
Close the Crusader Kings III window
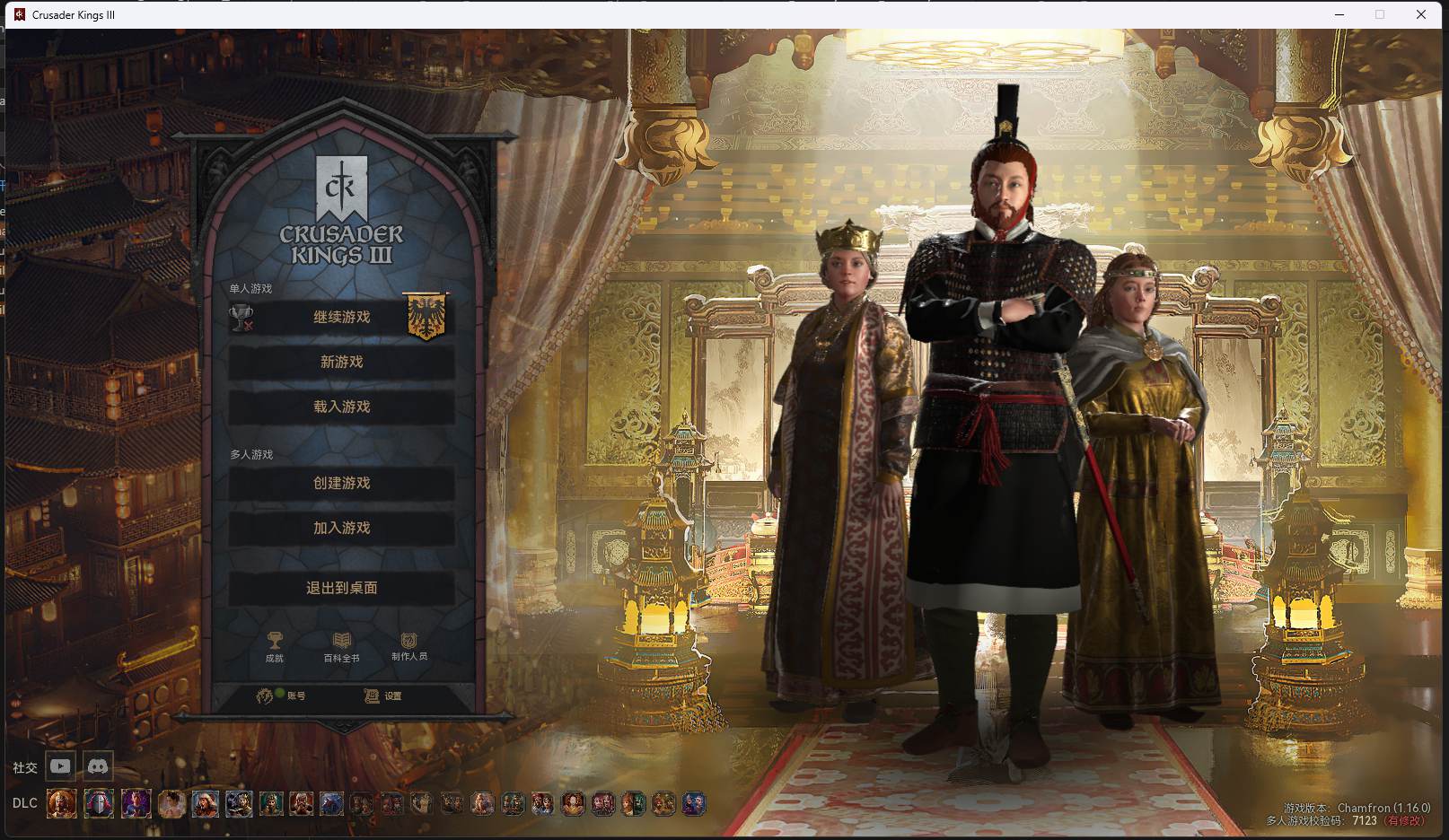pyautogui.click(x=1421, y=14)
